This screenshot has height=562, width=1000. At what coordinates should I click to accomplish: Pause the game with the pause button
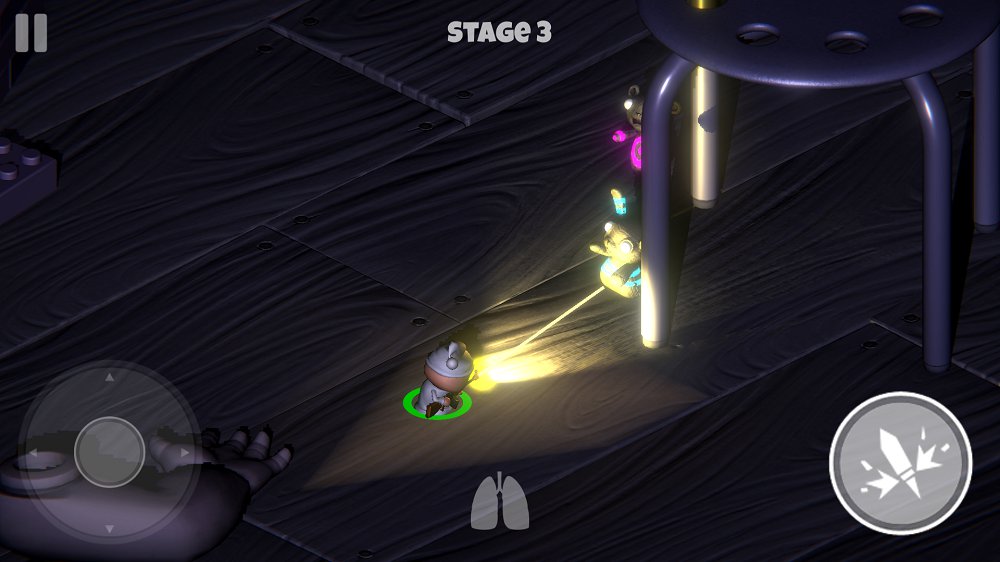pyautogui.click(x=31, y=33)
